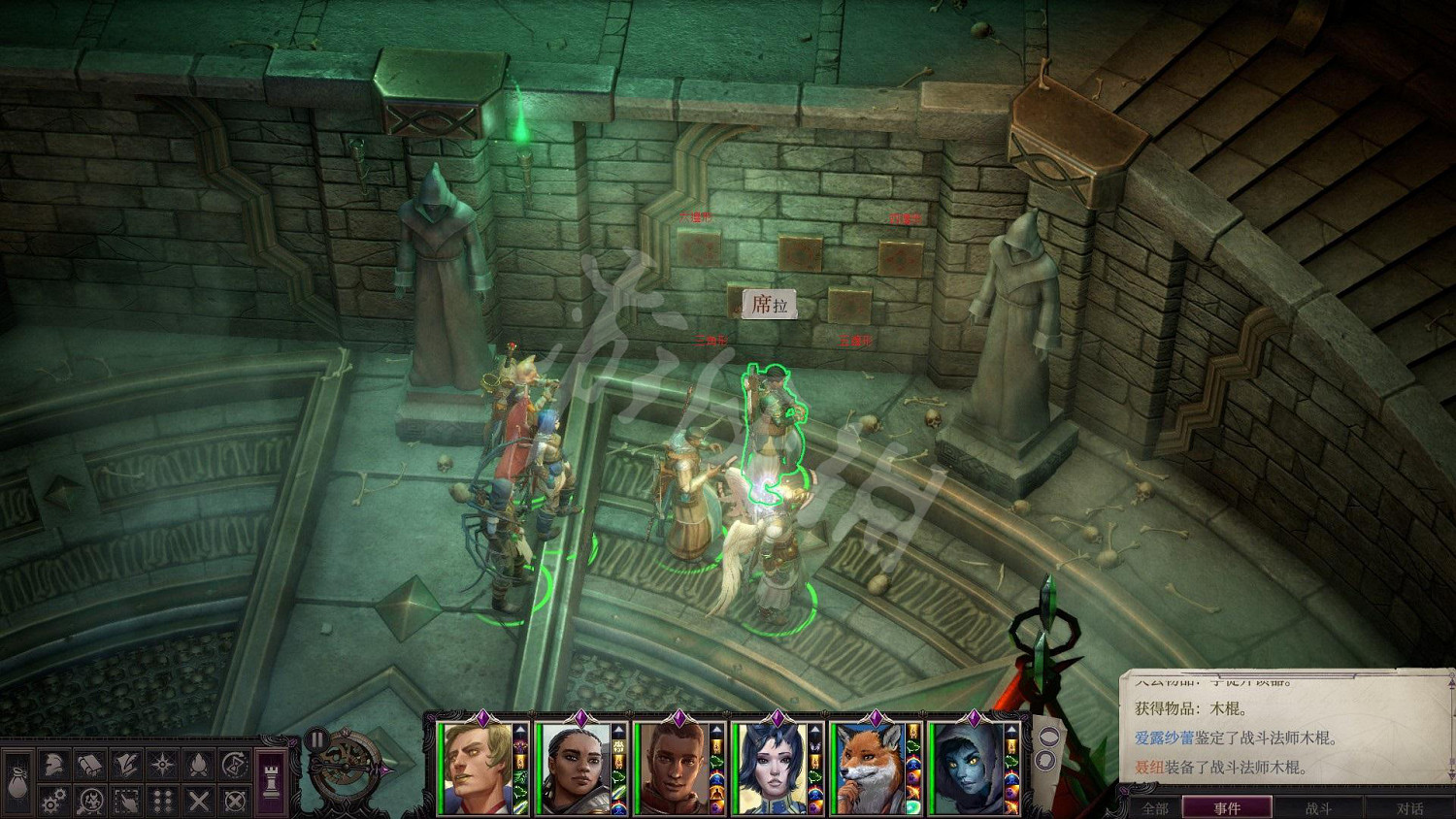
Task: Open settings with the gears icon
Action: tap(53, 801)
